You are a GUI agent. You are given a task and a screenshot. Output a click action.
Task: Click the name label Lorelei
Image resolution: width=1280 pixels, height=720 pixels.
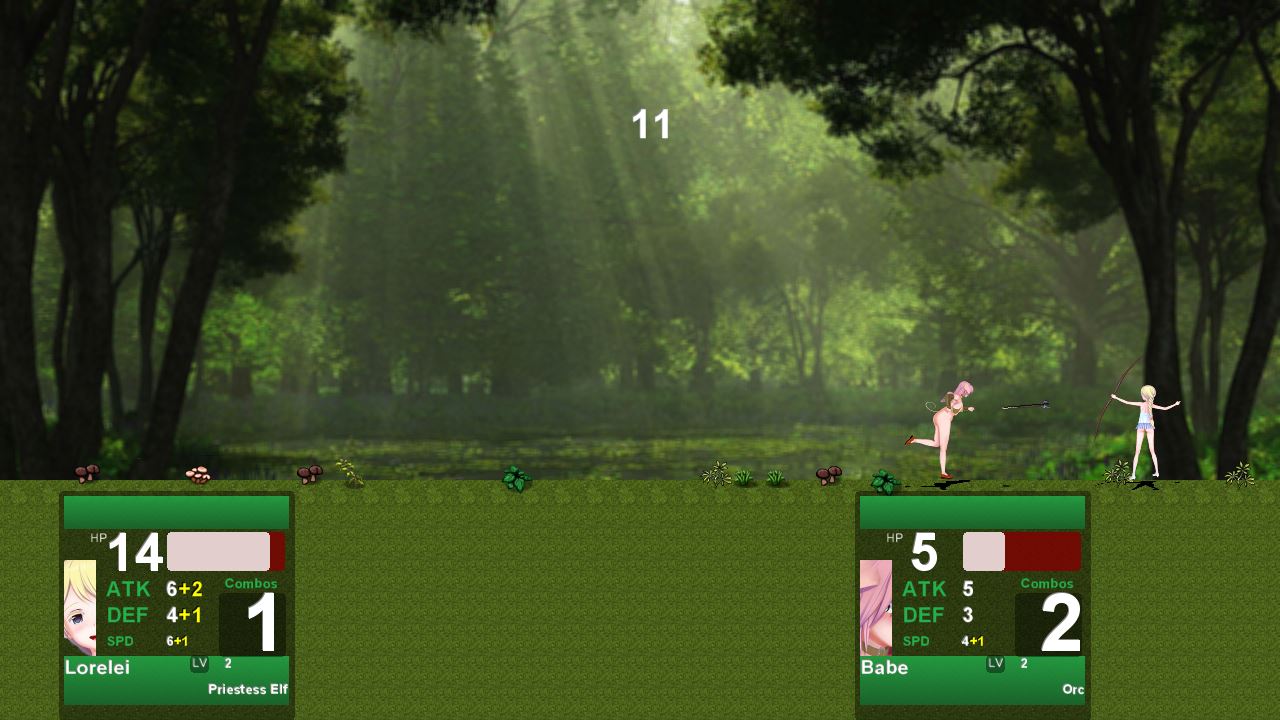coord(100,667)
